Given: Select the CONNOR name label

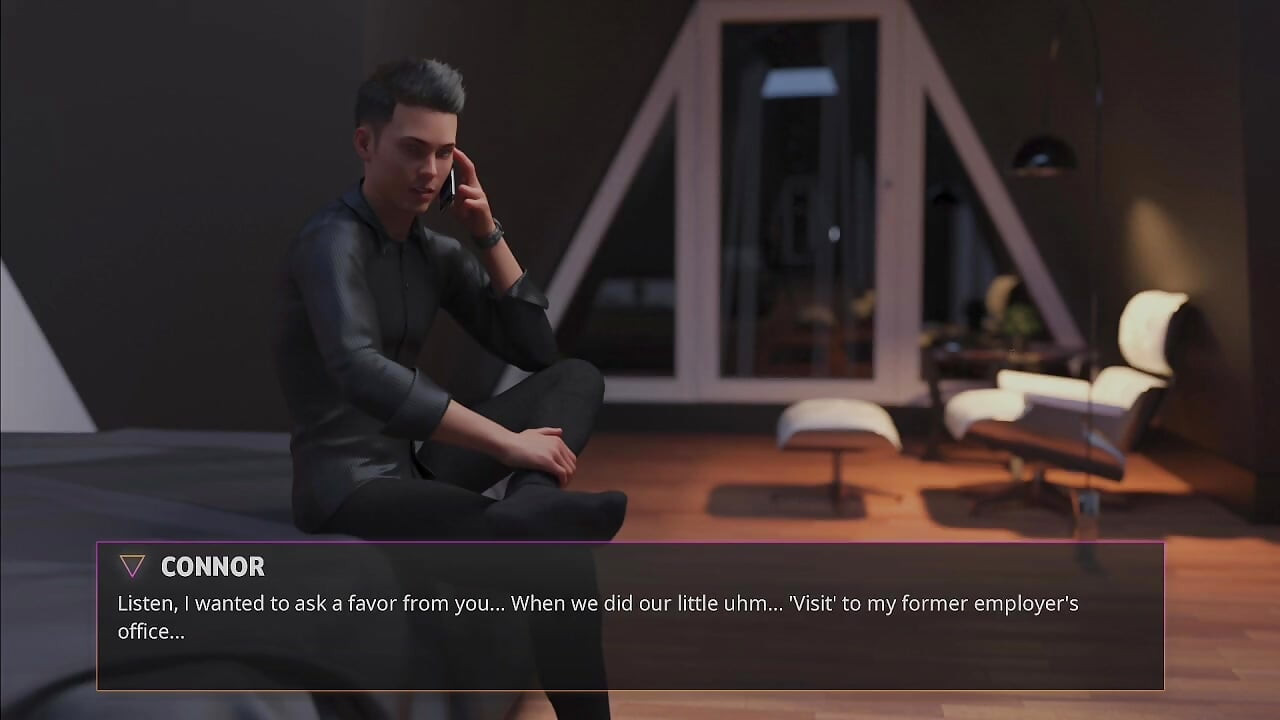Looking at the screenshot, I should point(212,567).
